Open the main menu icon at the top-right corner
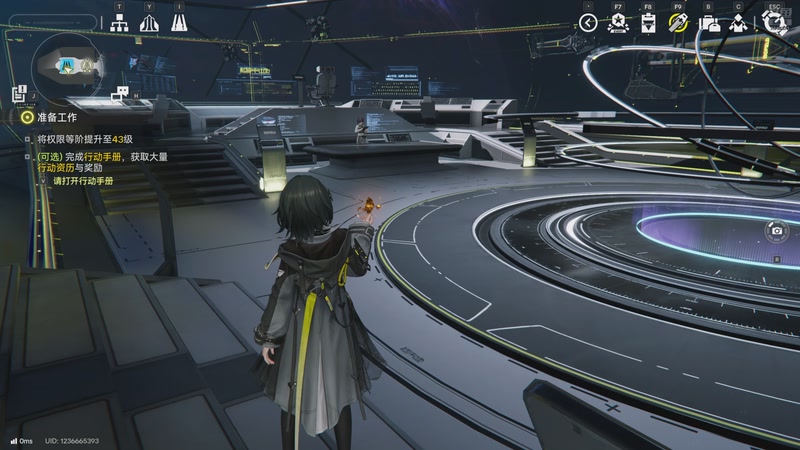800x450 pixels. [773, 22]
